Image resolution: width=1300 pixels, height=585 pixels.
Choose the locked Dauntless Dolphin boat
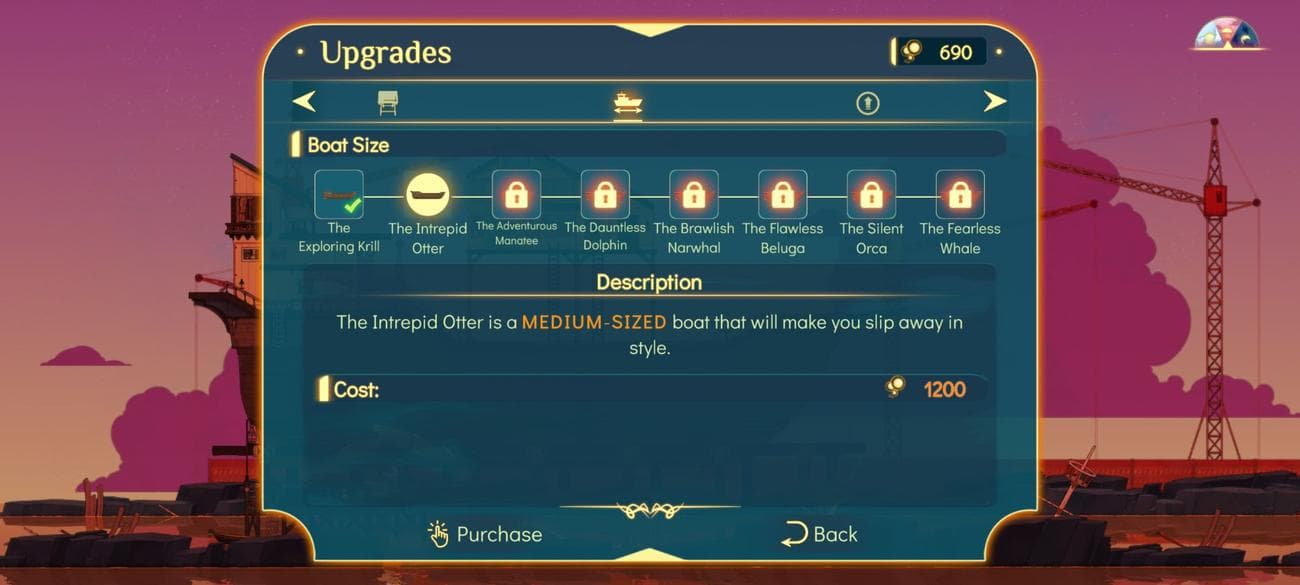coord(605,195)
